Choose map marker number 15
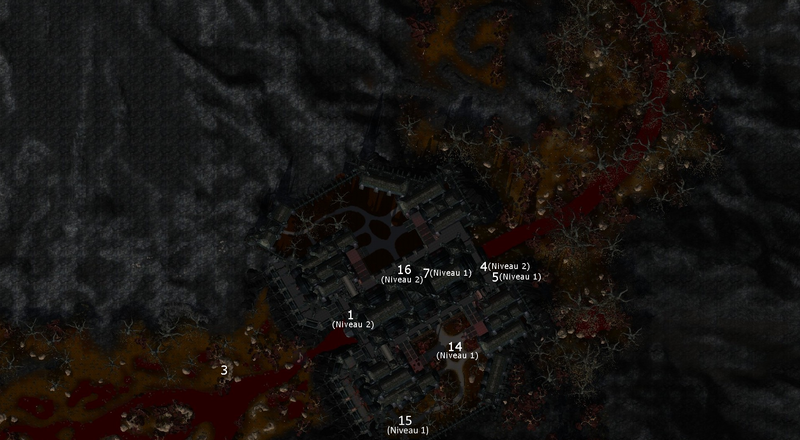 (x=405, y=421)
